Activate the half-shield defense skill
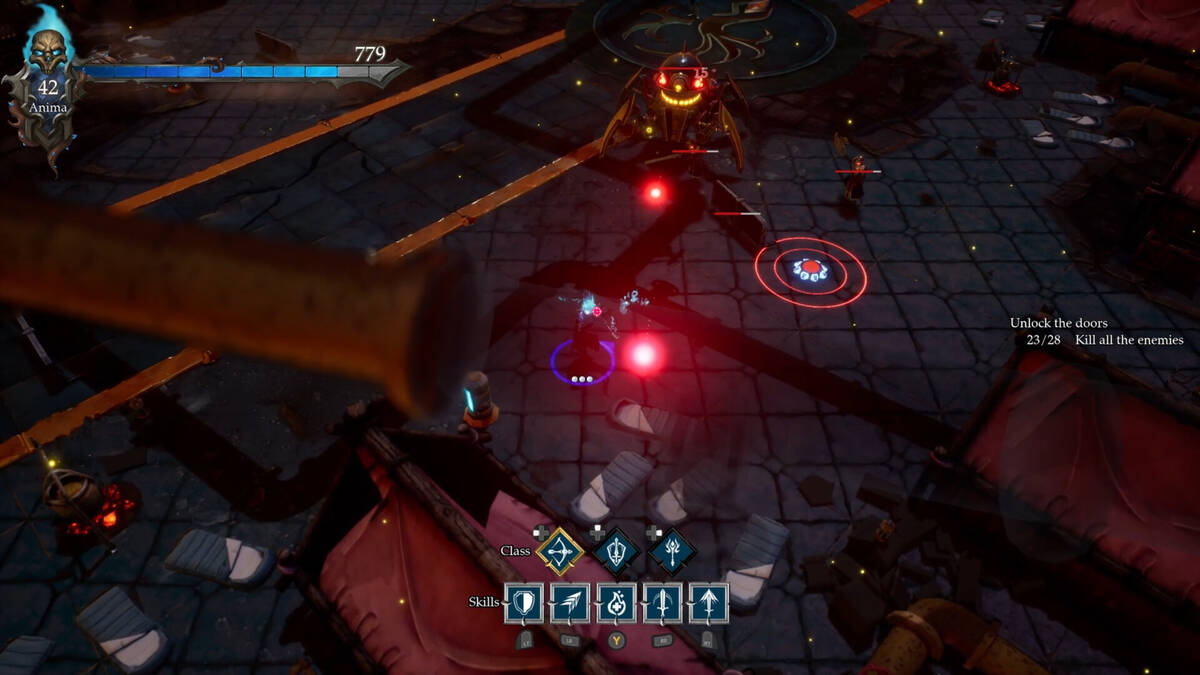Screen dimensions: 1200x675 click(x=525, y=603)
